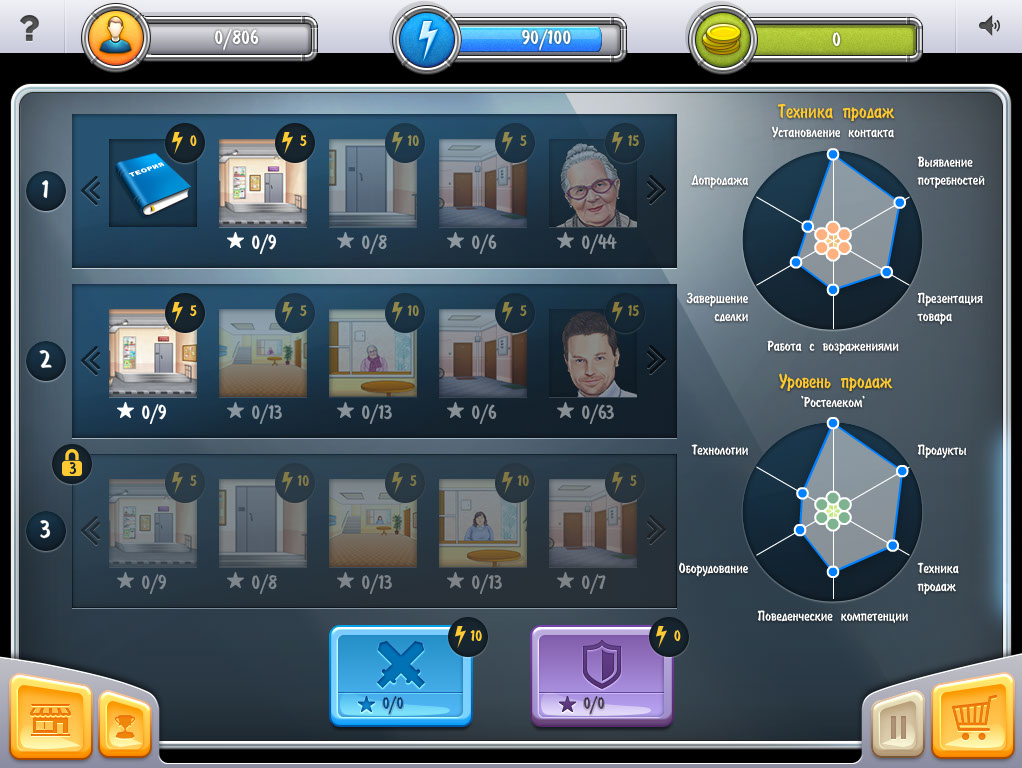
Task: Open the question mark help button
Action: [x=29, y=28]
